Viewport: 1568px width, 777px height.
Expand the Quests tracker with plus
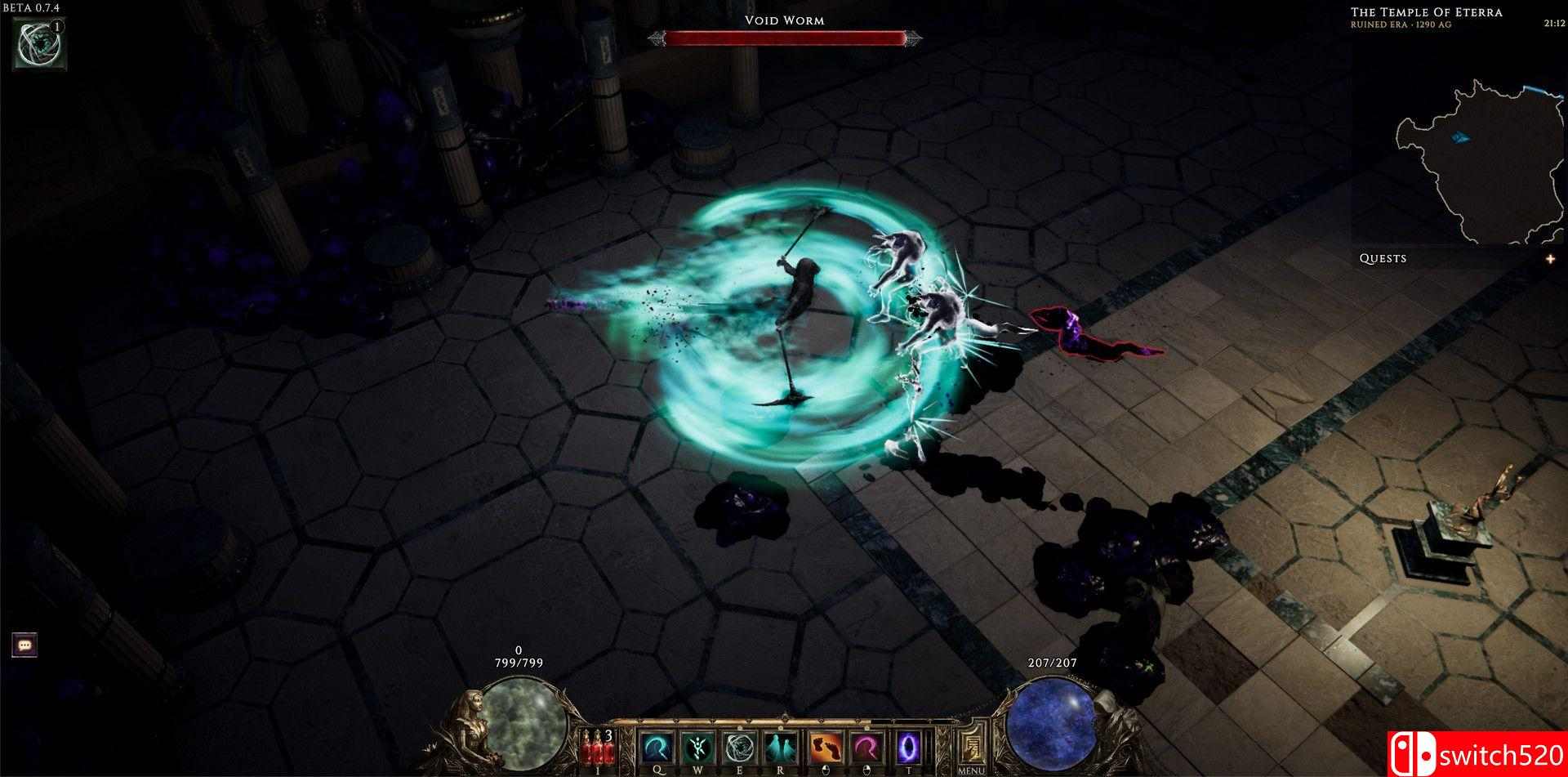(1550, 259)
